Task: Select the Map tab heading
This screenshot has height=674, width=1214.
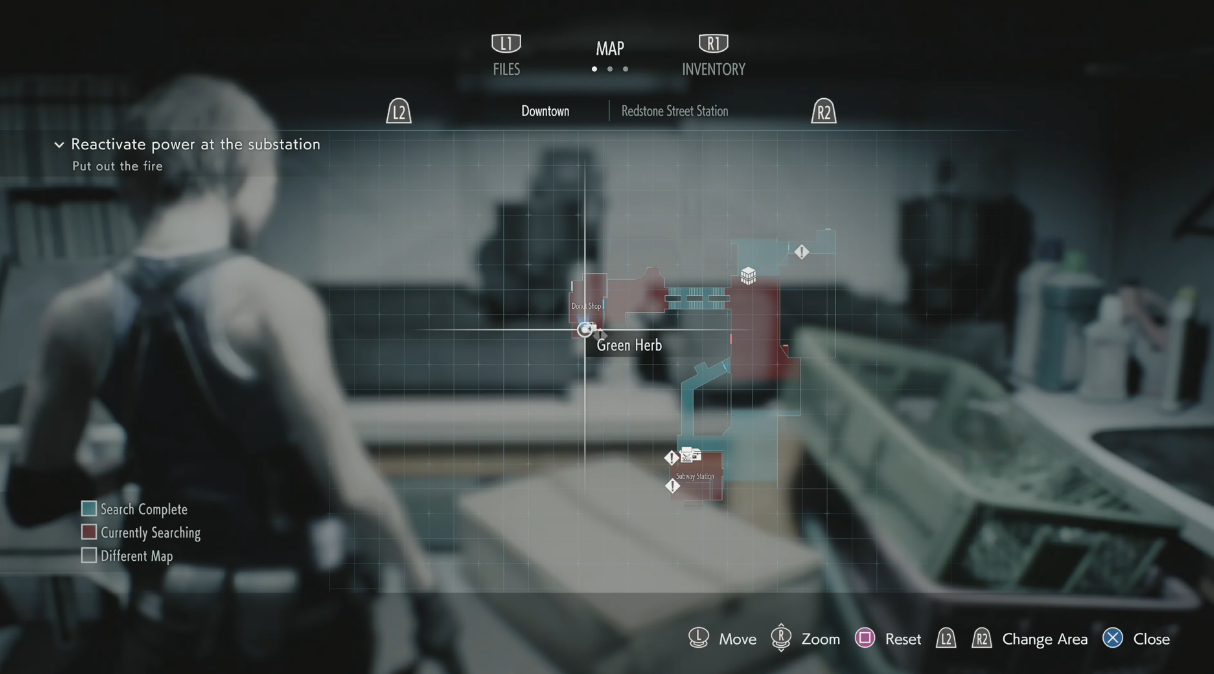Action: click(610, 49)
